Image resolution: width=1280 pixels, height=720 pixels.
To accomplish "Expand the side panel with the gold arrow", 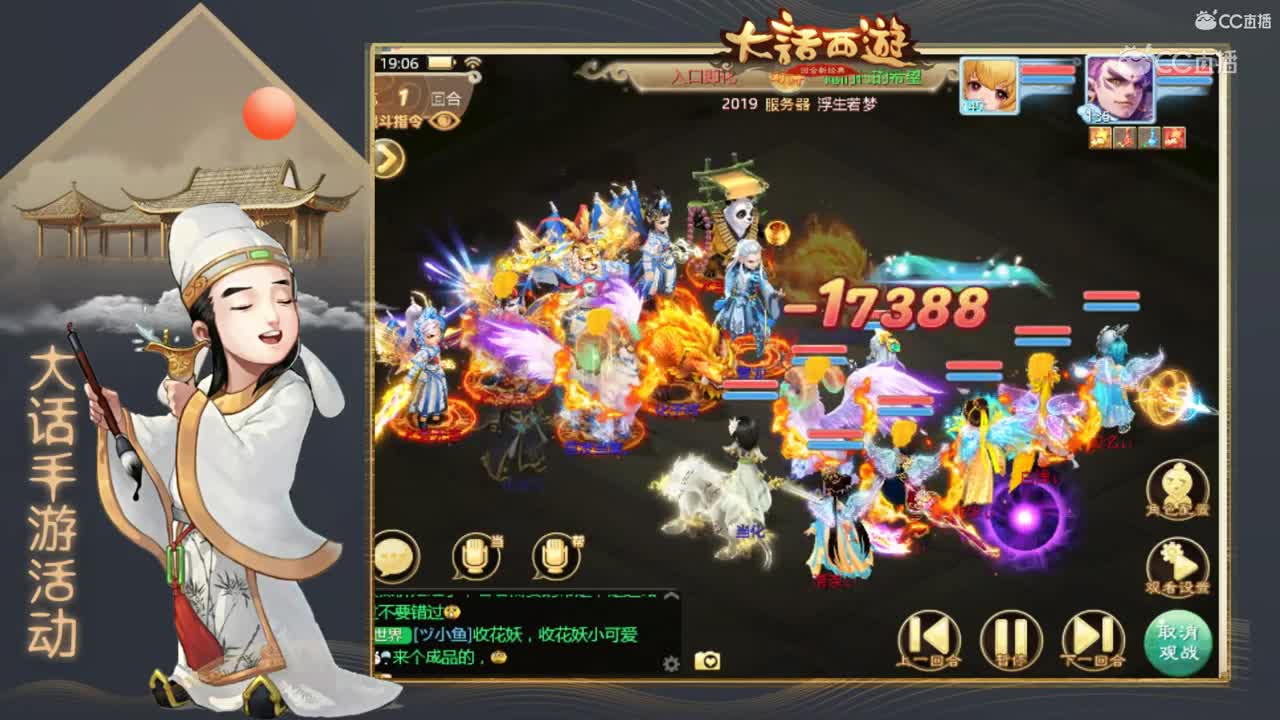I will (x=386, y=158).
